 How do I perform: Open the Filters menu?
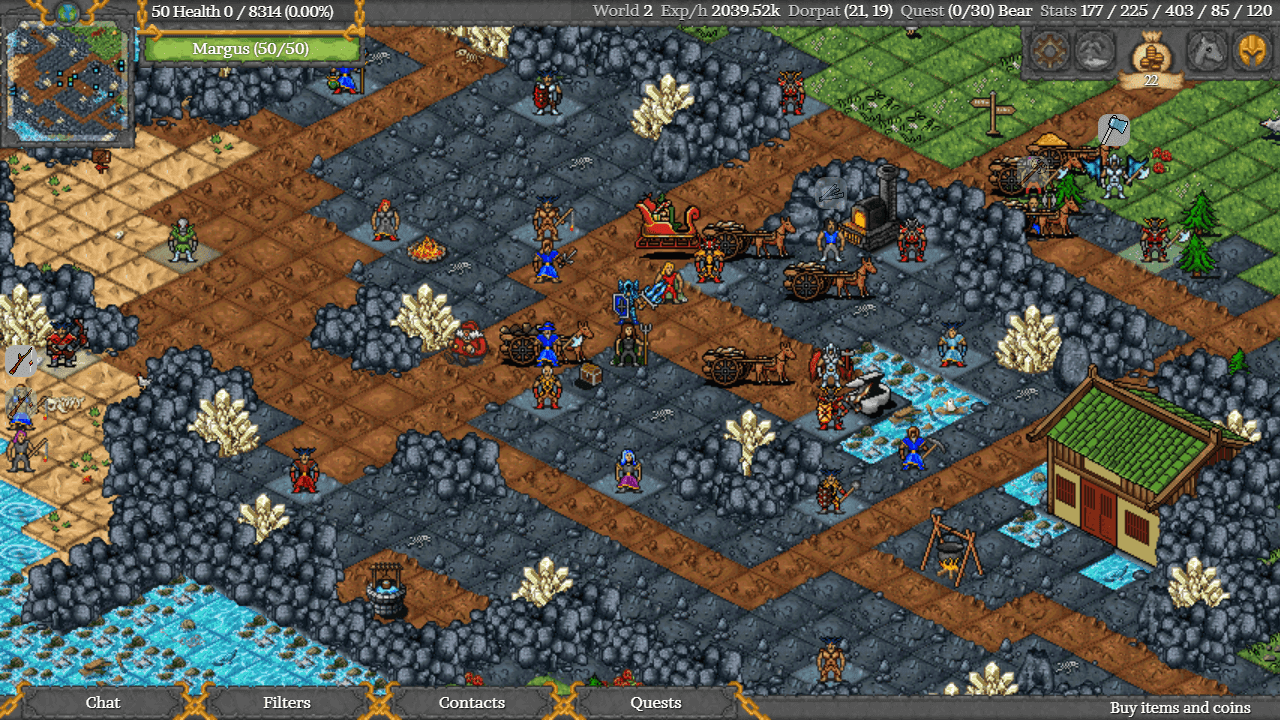pos(287,703)
